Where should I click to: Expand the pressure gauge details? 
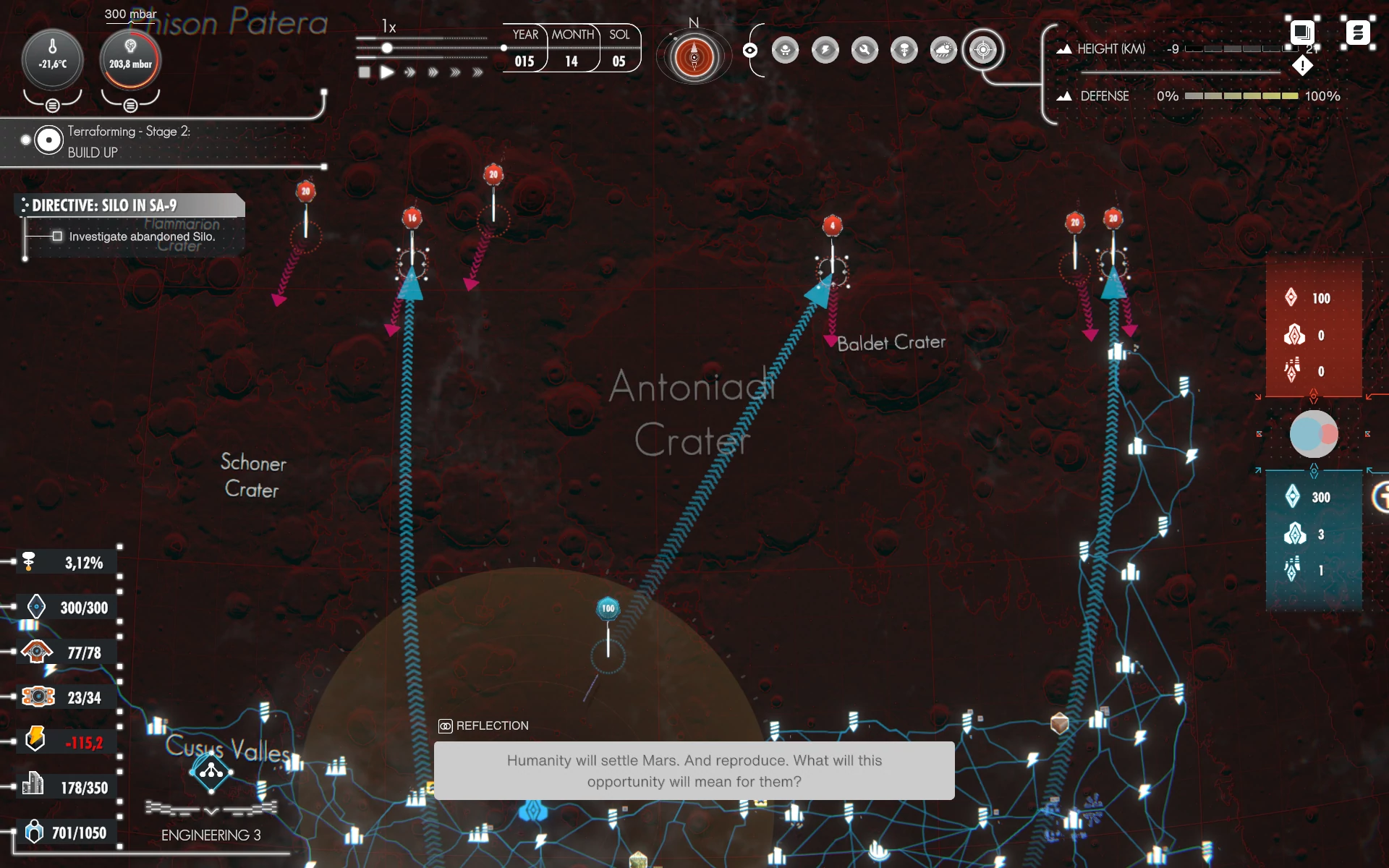(130, 106)
